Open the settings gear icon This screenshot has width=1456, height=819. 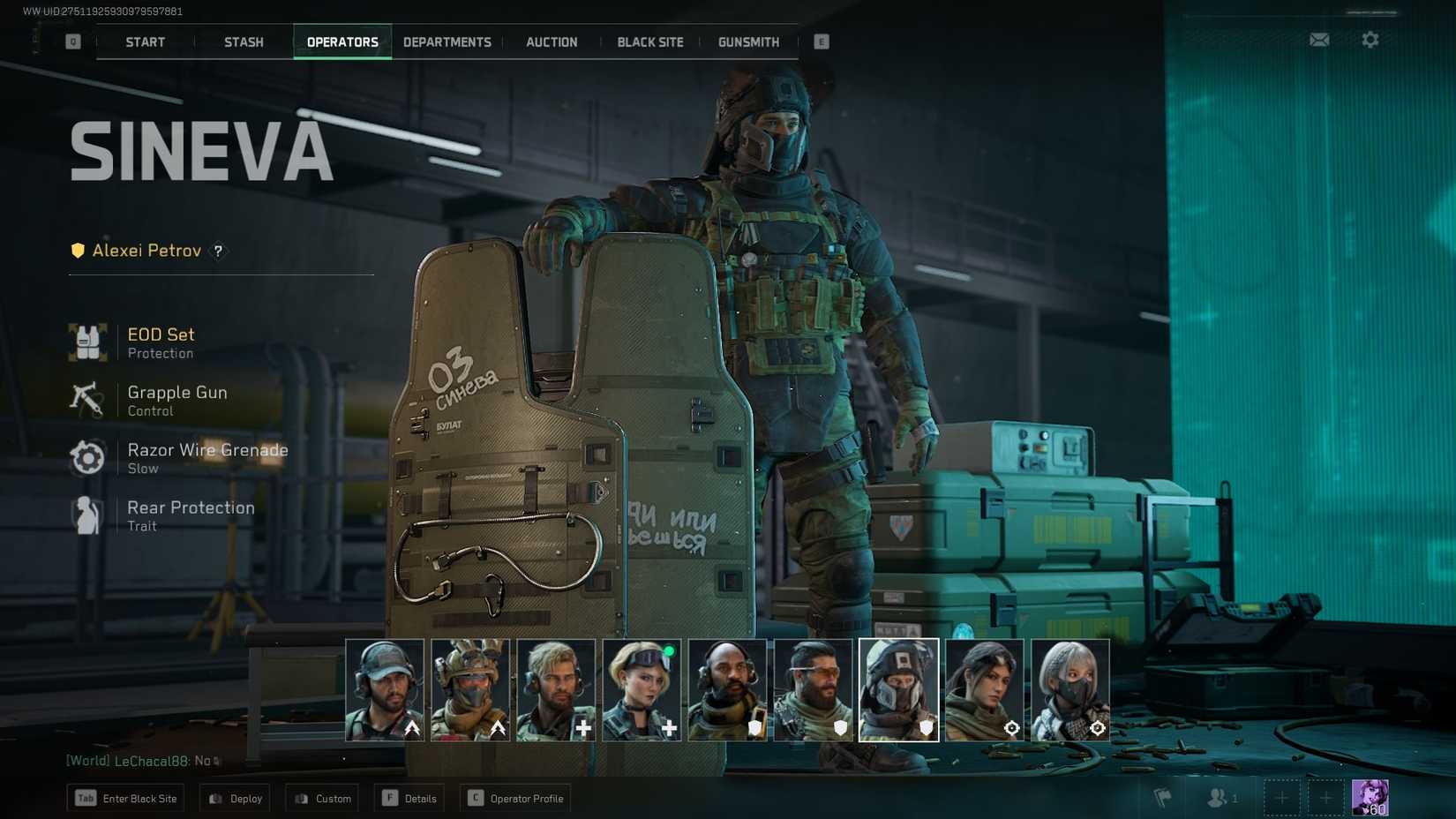pyautogui.click(x=1370, y=40)
